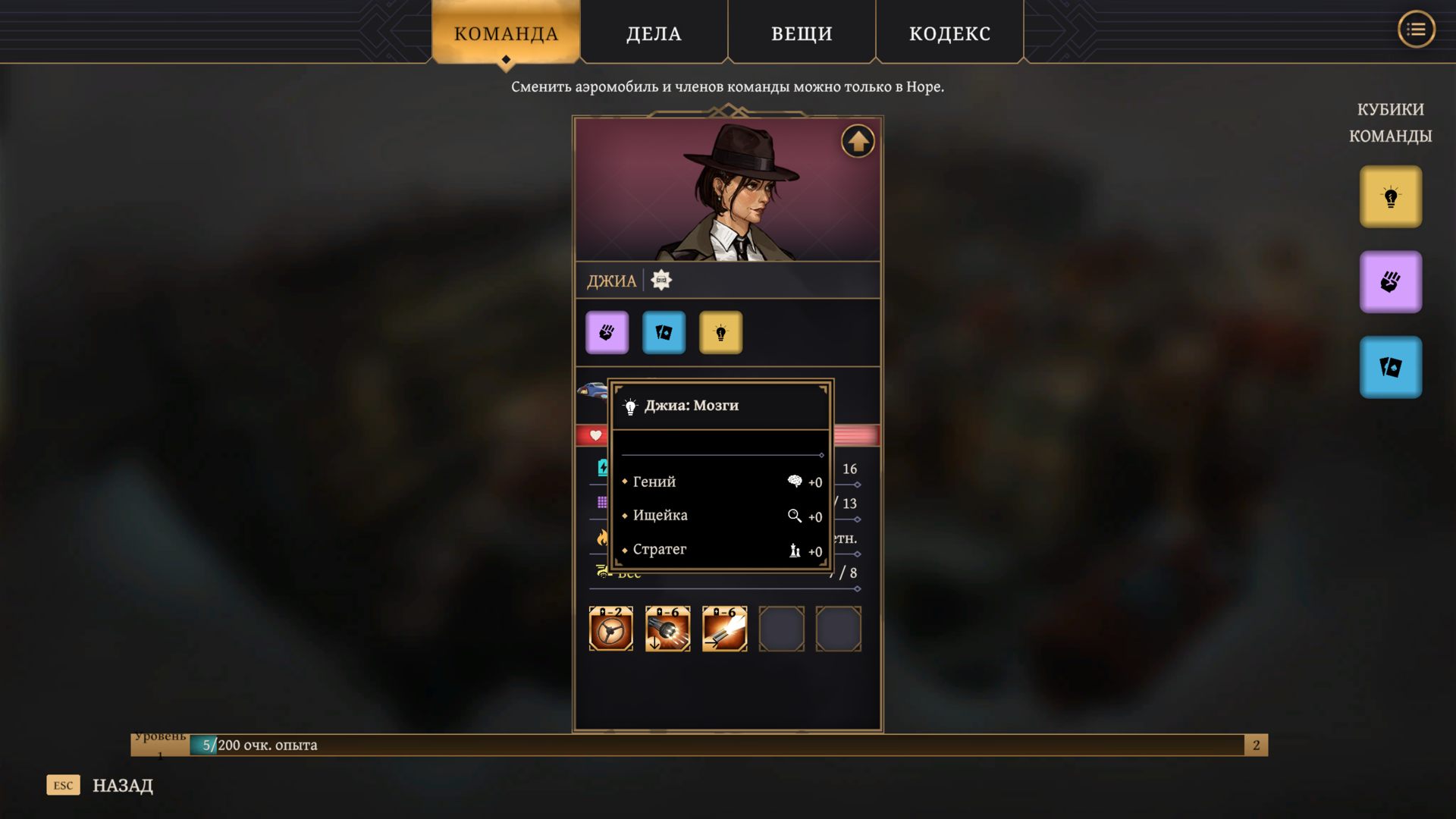Click the steering wheel ability icon
This screenshot has width=1456, height=819.
[x=610, y=629]
